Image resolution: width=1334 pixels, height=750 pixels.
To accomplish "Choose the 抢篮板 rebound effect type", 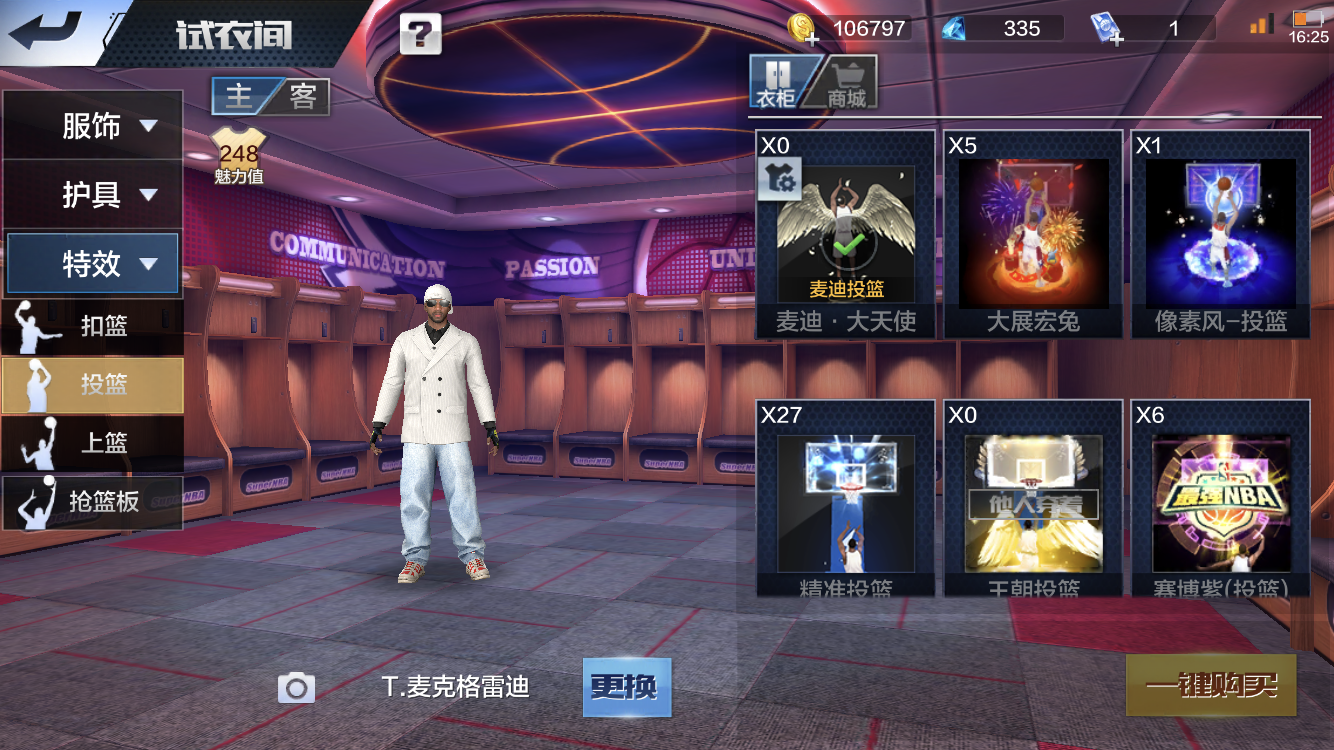I will (x=92, y=502).
